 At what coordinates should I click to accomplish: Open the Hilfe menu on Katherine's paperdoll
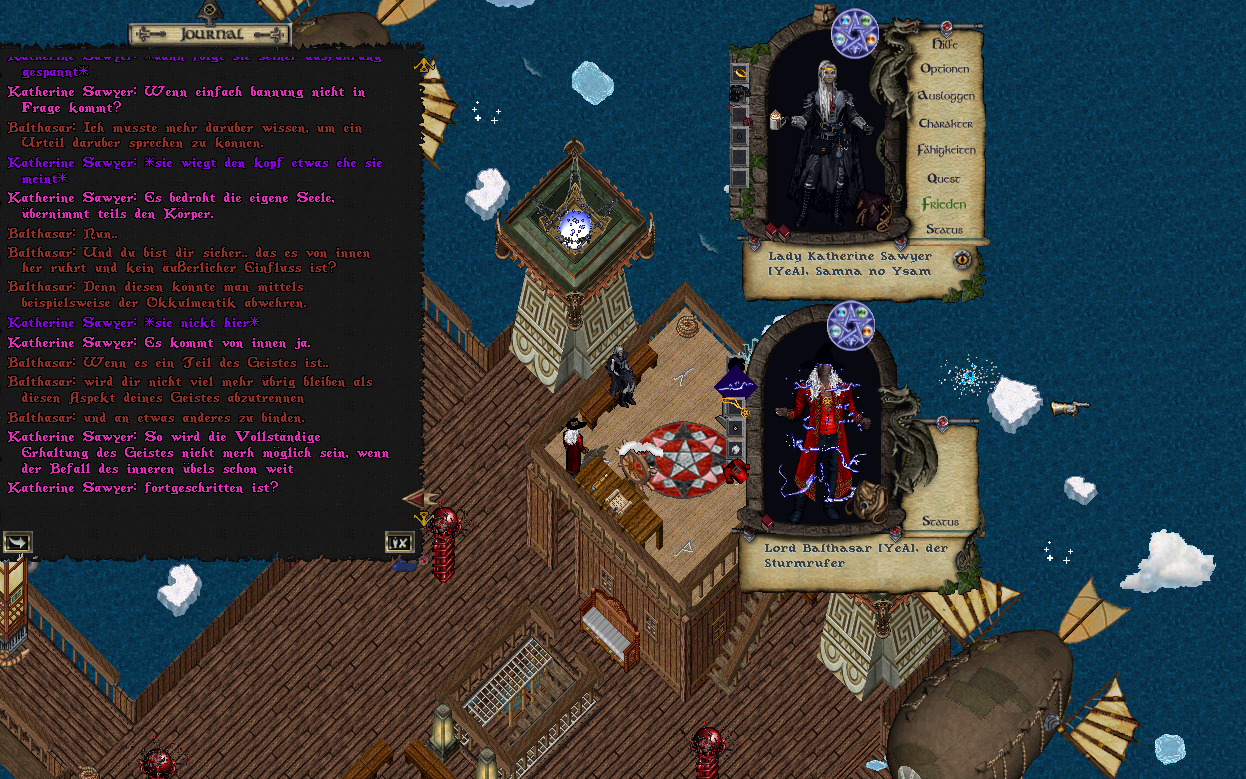[x=944, y=44]
